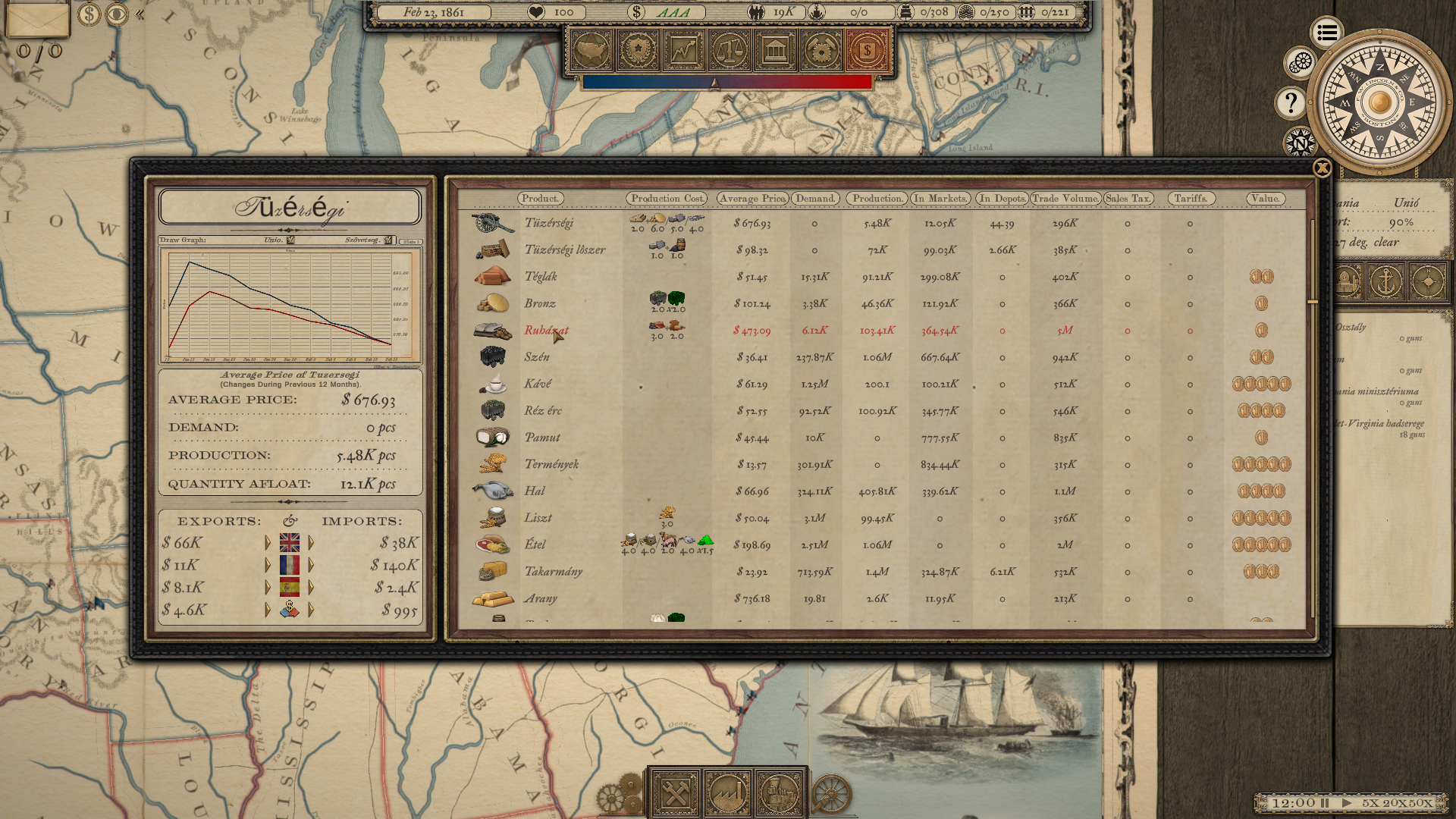Open the columned building panel
The image size is (1456, 819).
(x=775, y=51)
